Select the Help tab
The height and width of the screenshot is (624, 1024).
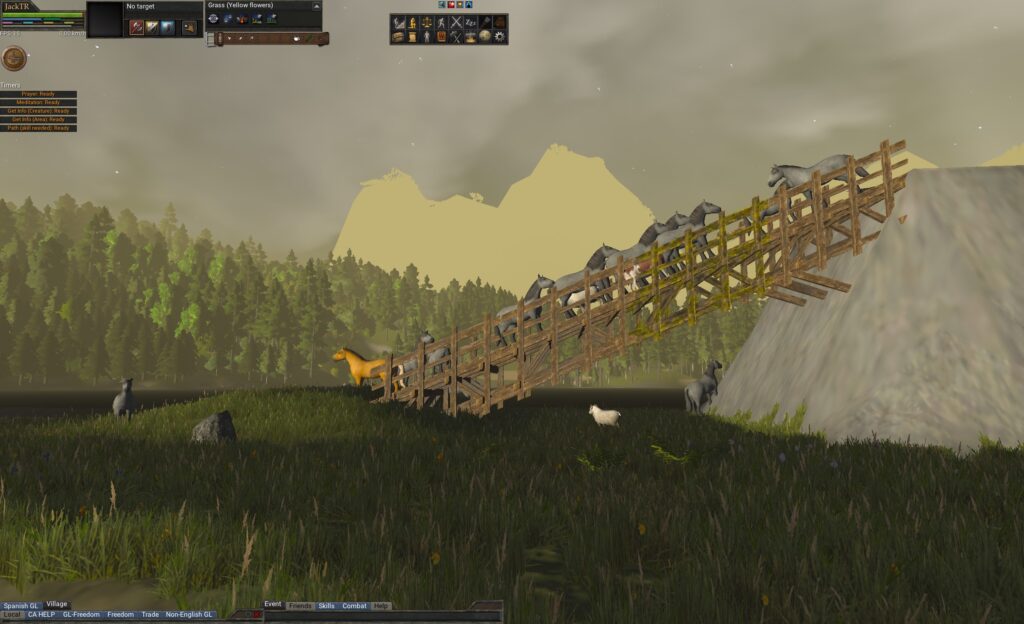pyautogui.click(x=381, y=606)
